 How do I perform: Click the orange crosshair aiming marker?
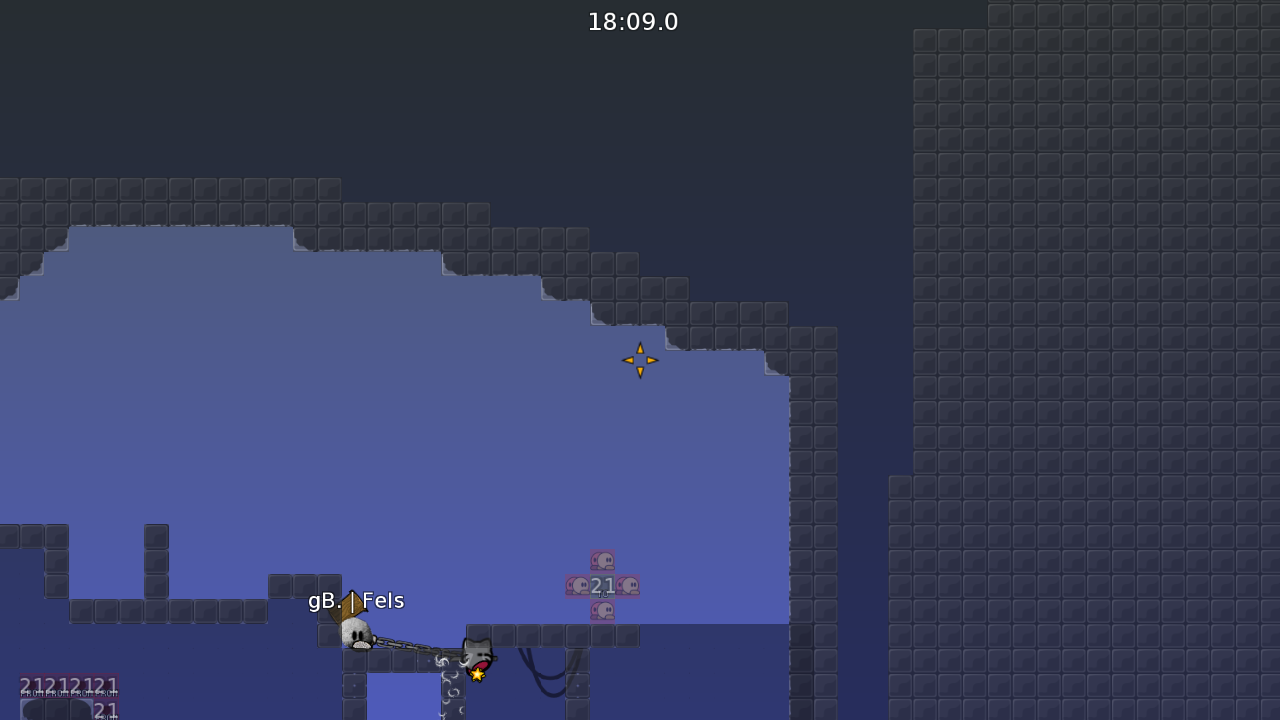tap(640, 360)
